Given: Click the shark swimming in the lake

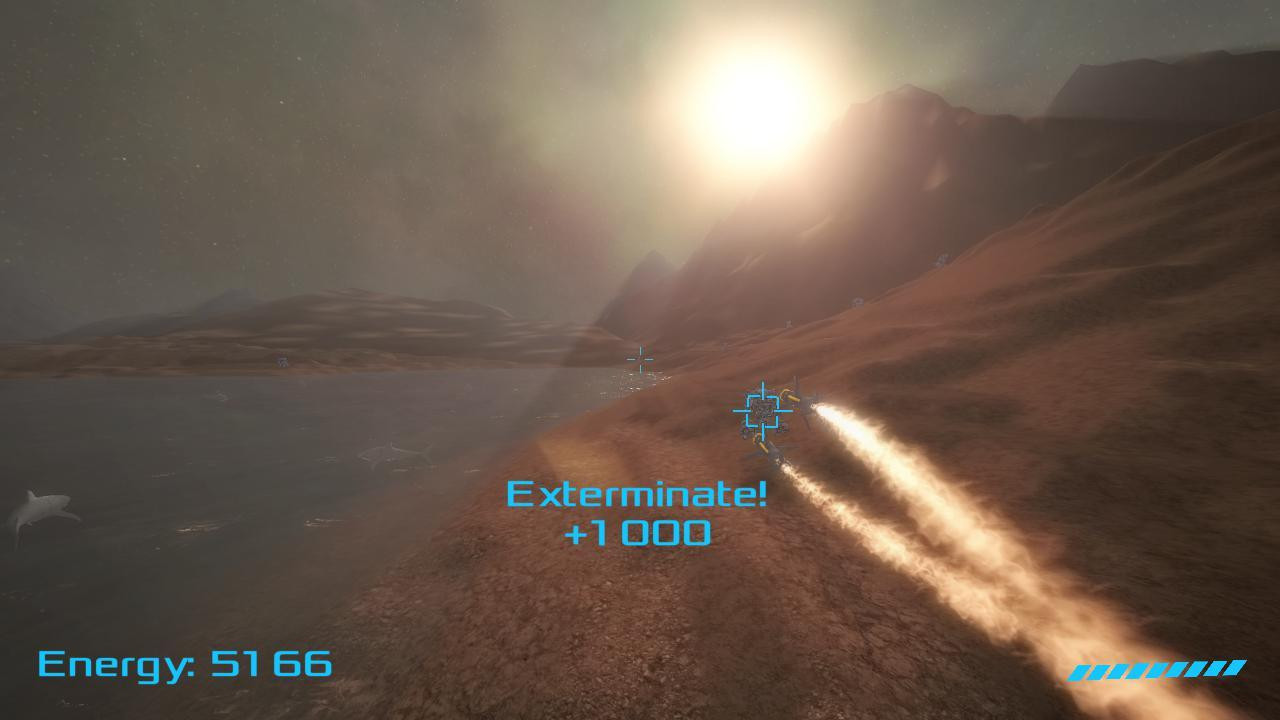Looking at the screenshot, I should pos(40,510).
